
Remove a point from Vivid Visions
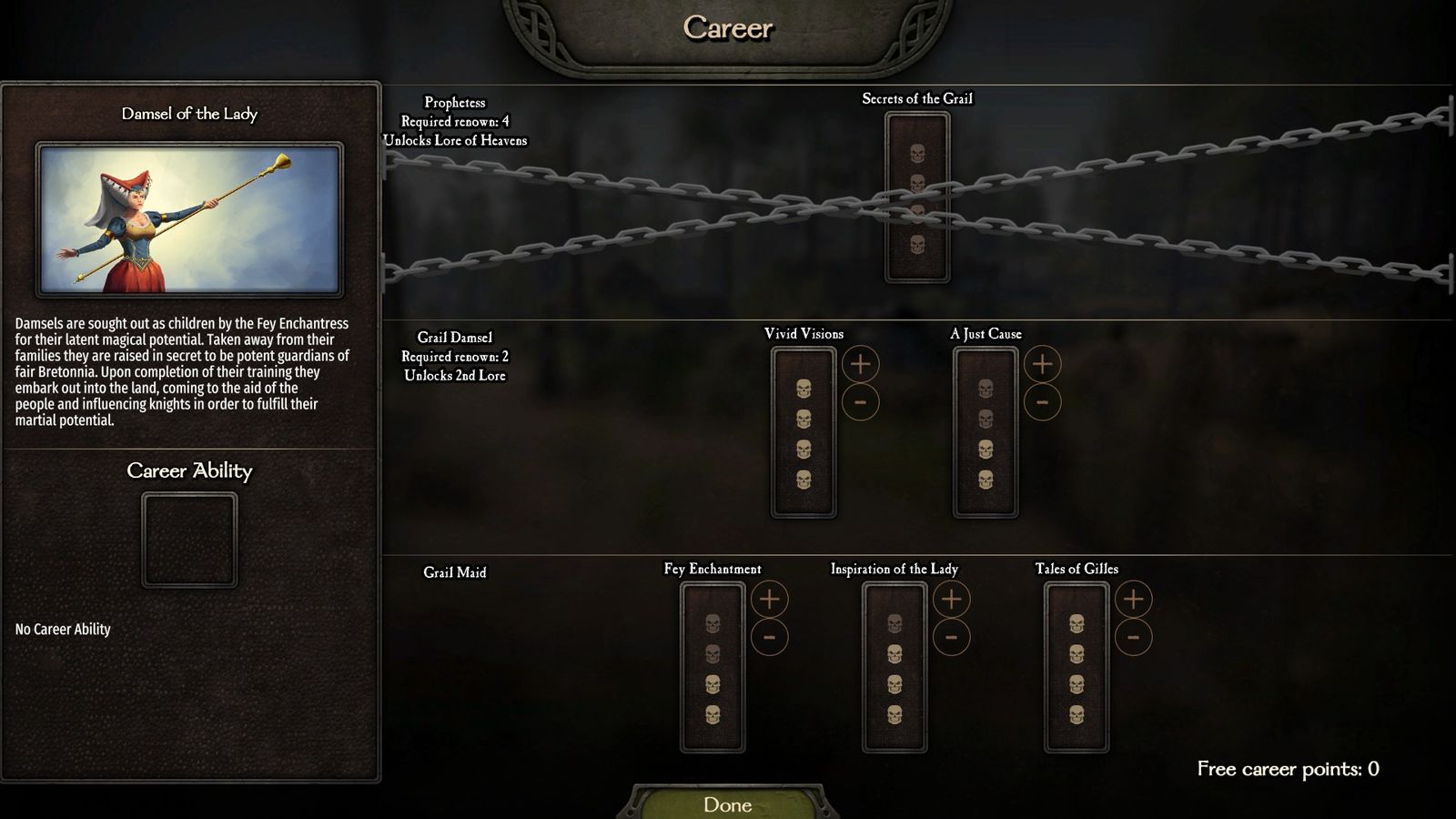(x=860, y=402)
